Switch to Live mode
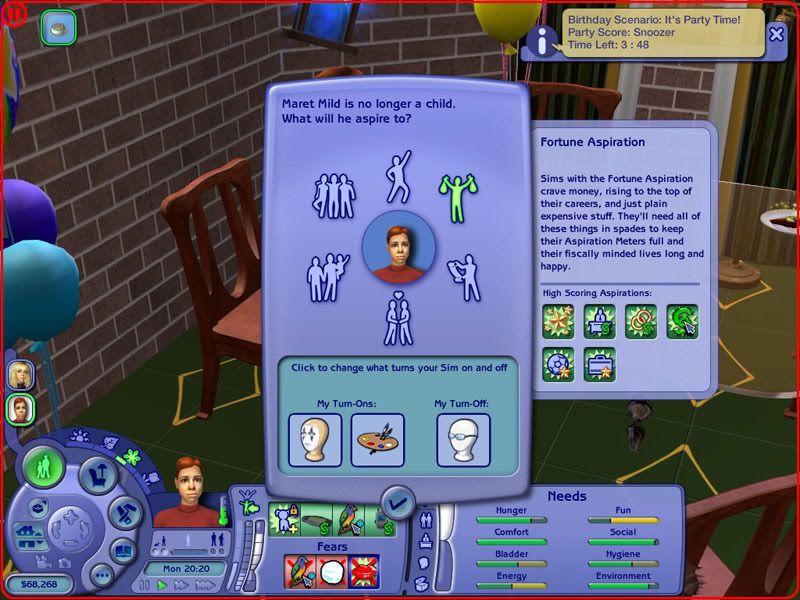The width and height of the screenshot is (800, 600). click(44, 467)
